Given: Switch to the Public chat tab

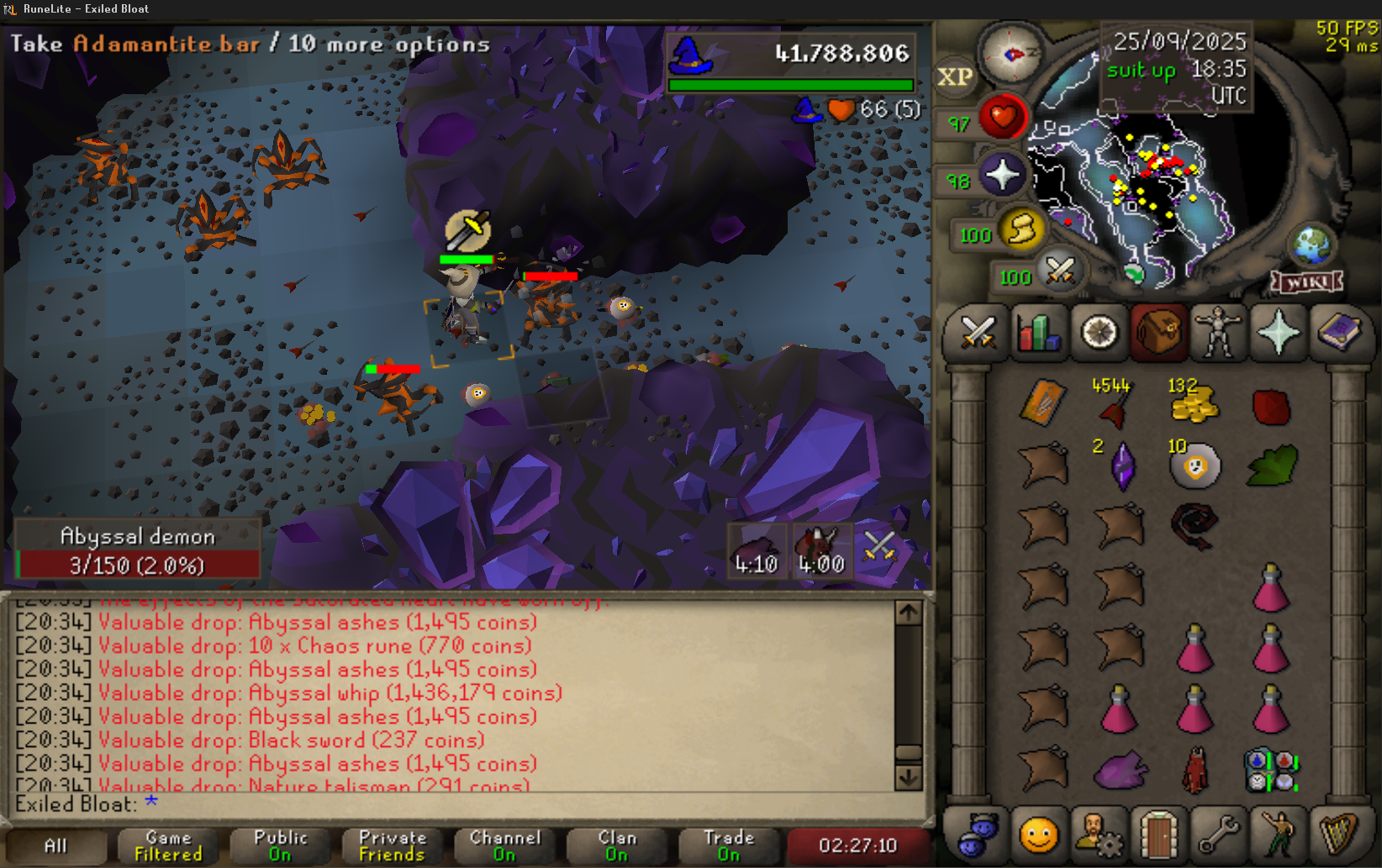Looking at the screenshot, I should (280, 845).
